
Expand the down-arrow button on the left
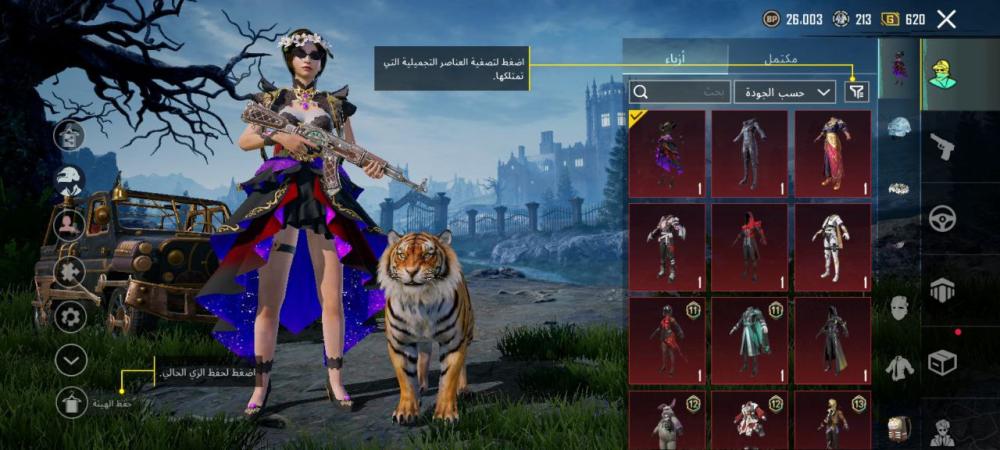(x=71, y=360)
